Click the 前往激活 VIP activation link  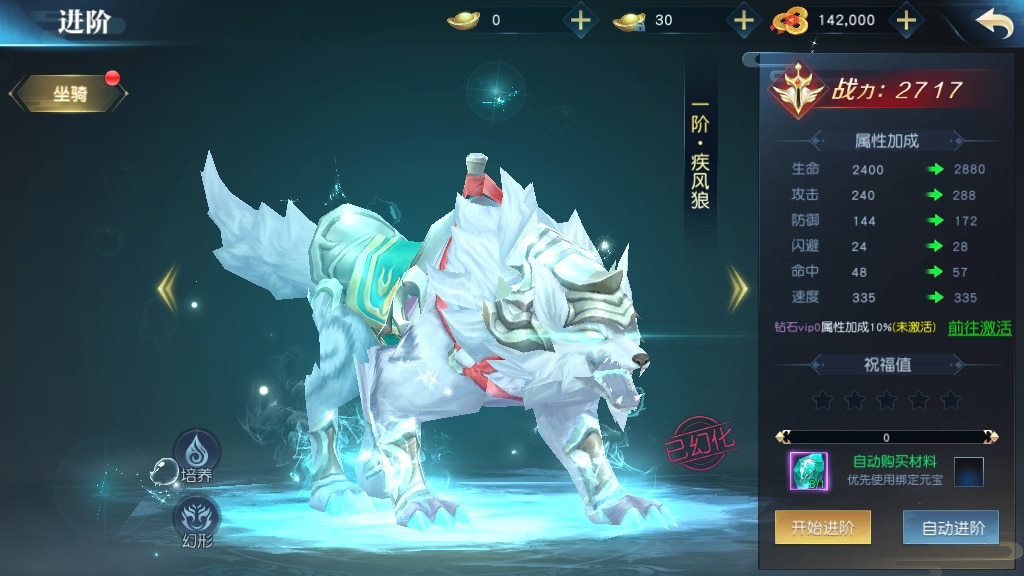979,327
